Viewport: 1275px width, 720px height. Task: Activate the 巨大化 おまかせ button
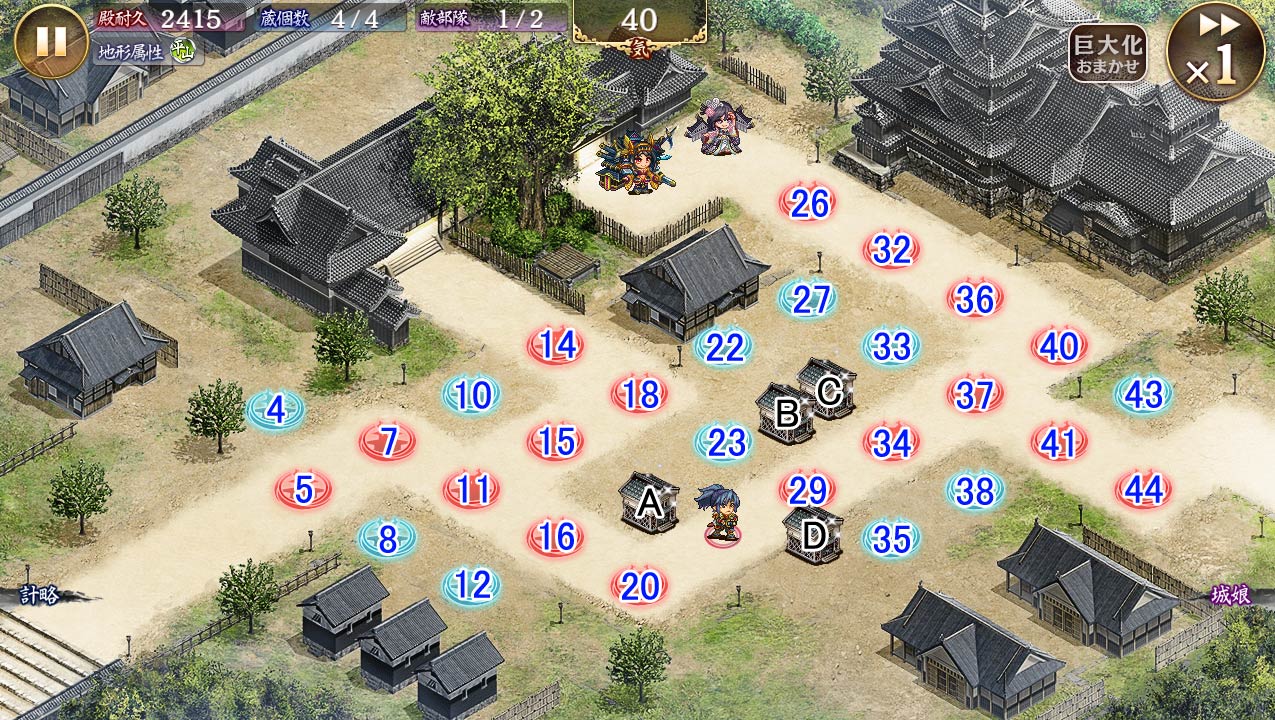point(1107,53)
